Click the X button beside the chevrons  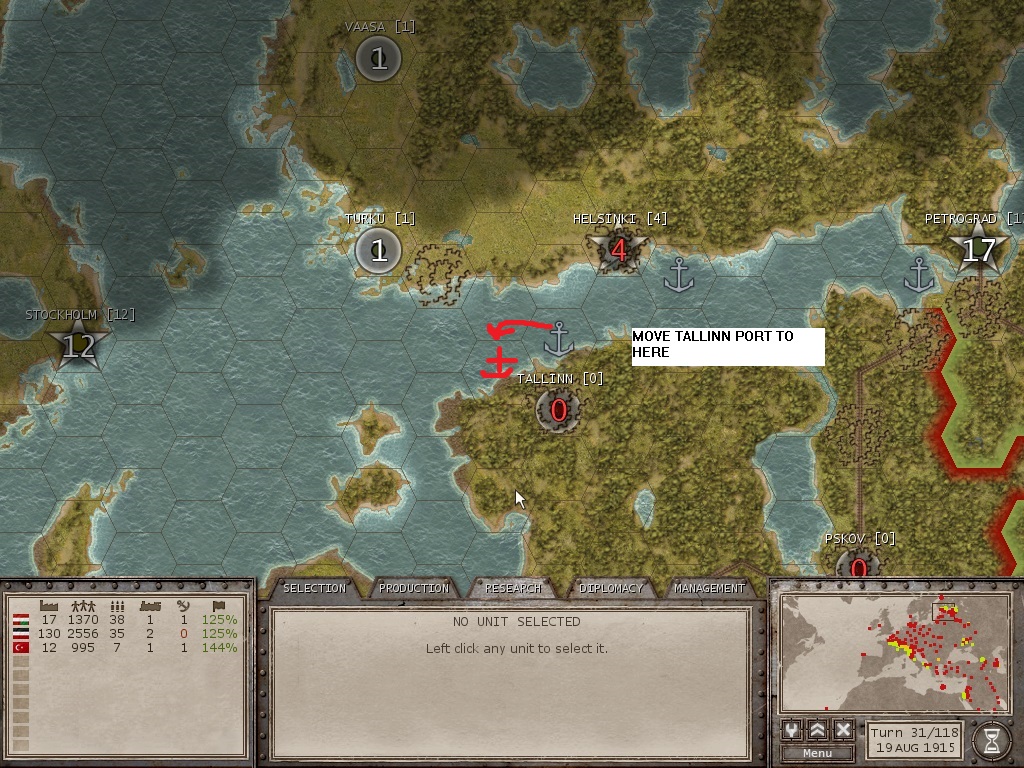[843, 730]
